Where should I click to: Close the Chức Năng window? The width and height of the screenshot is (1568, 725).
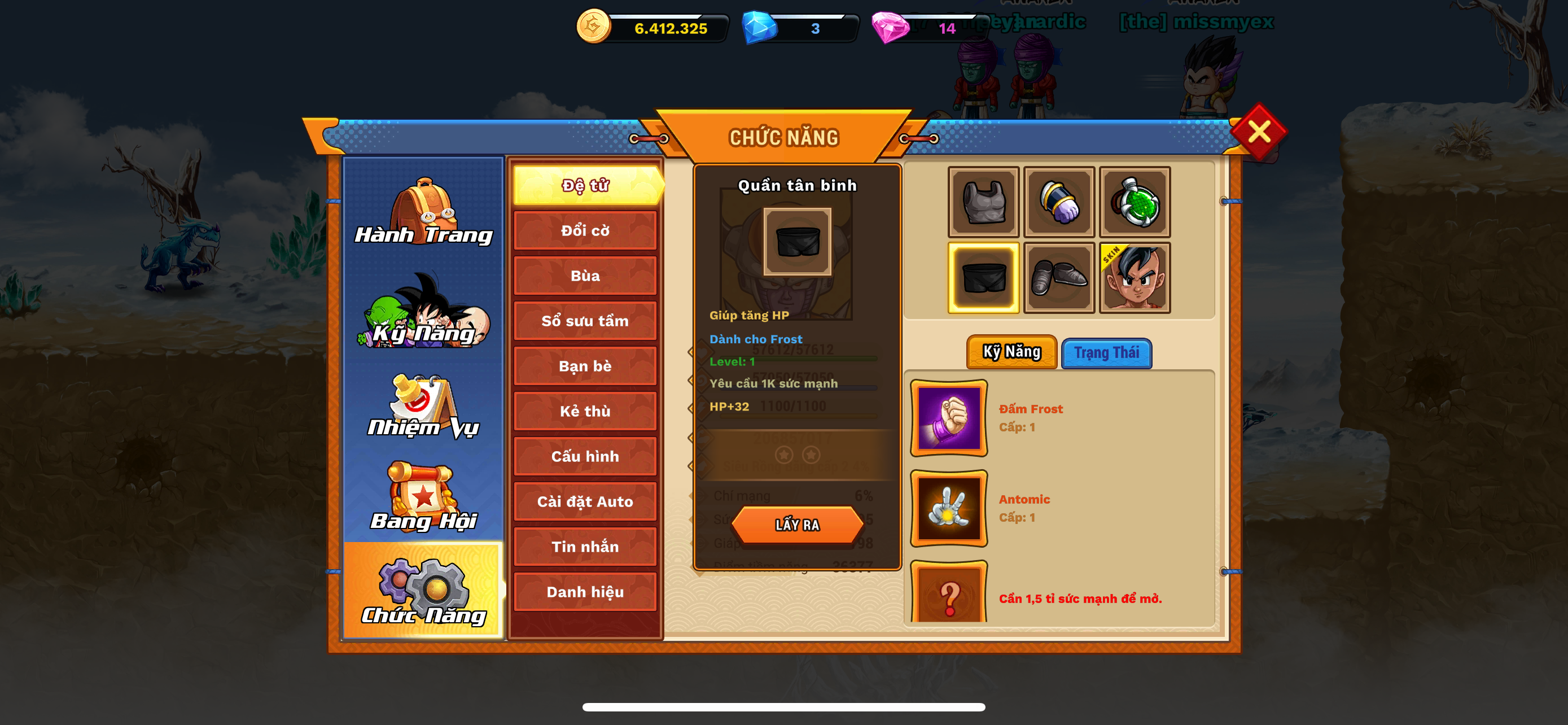(x=1258, y=132)
